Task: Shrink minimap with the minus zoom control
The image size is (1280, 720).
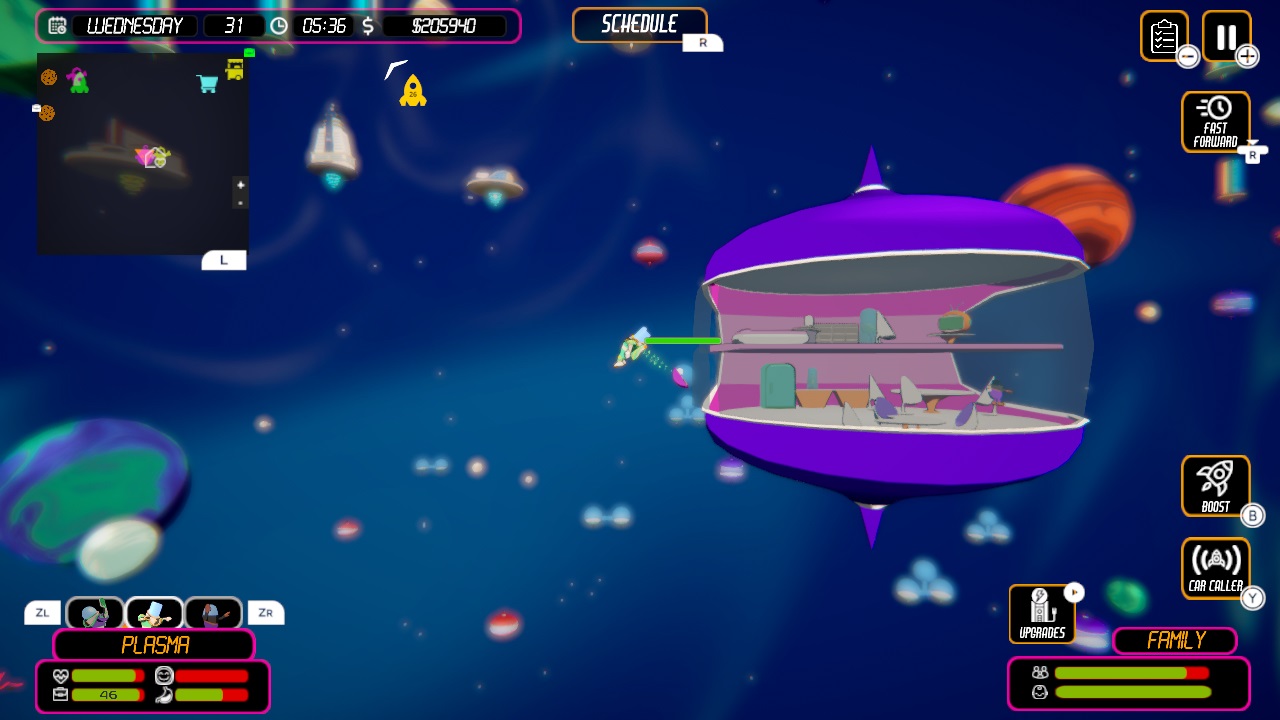Action: pyautogui.click(x=240, y=201)
